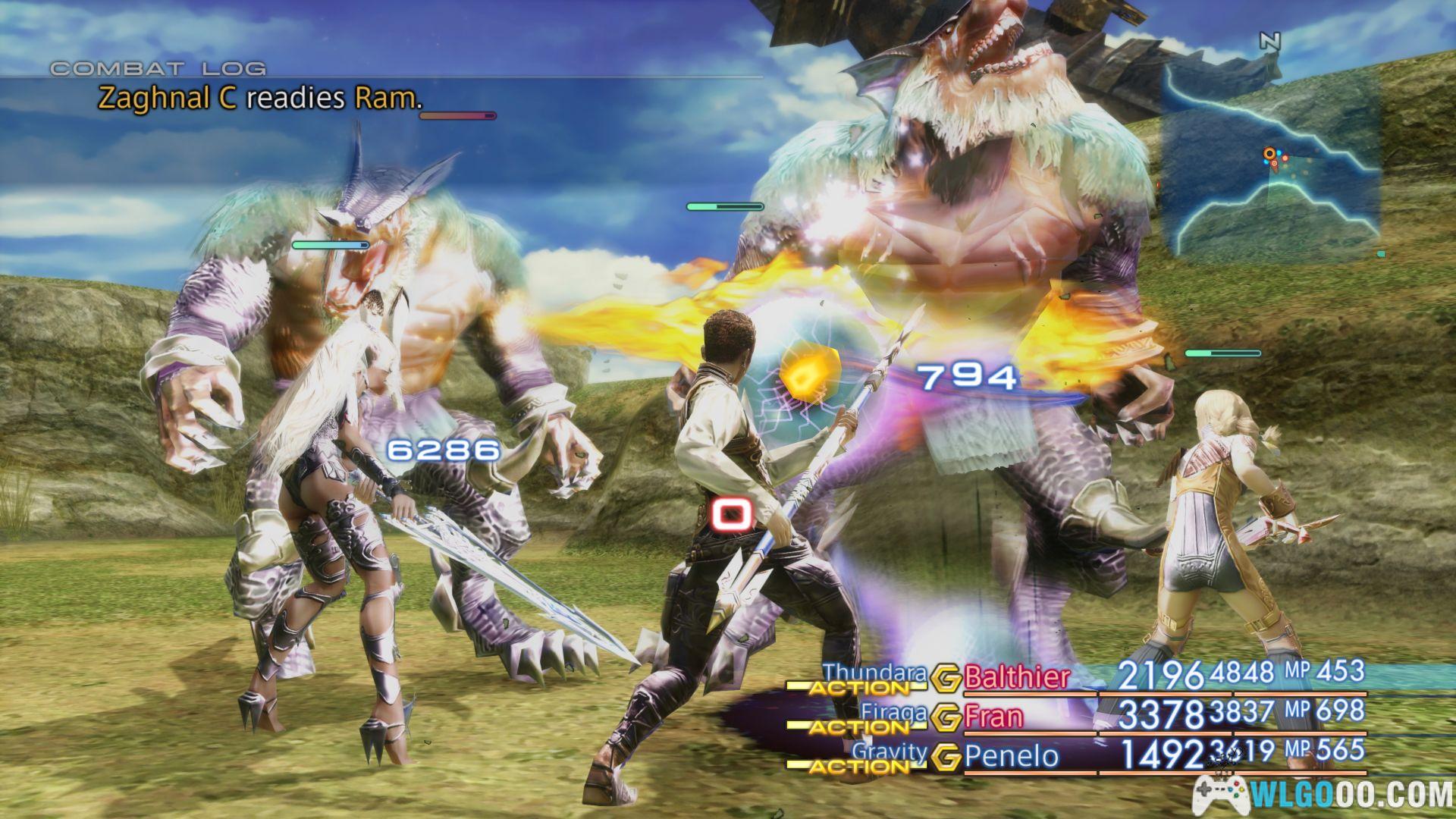This screenshot has width=1456, height=819.
Task: Open the Combat Log panel
Action: pos(158,68)
